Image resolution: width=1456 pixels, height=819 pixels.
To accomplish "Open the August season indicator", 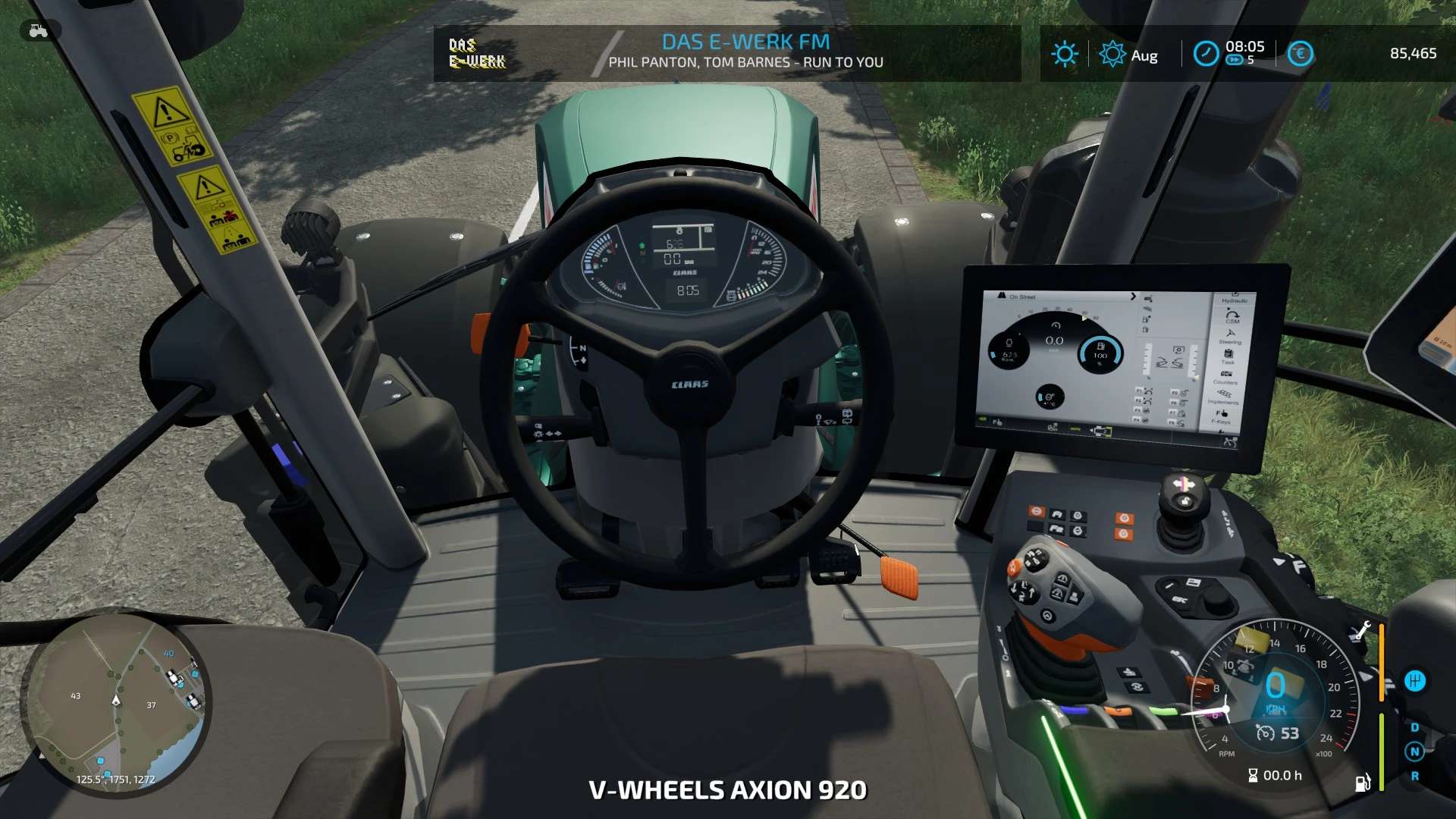I will coord(1112,55).
